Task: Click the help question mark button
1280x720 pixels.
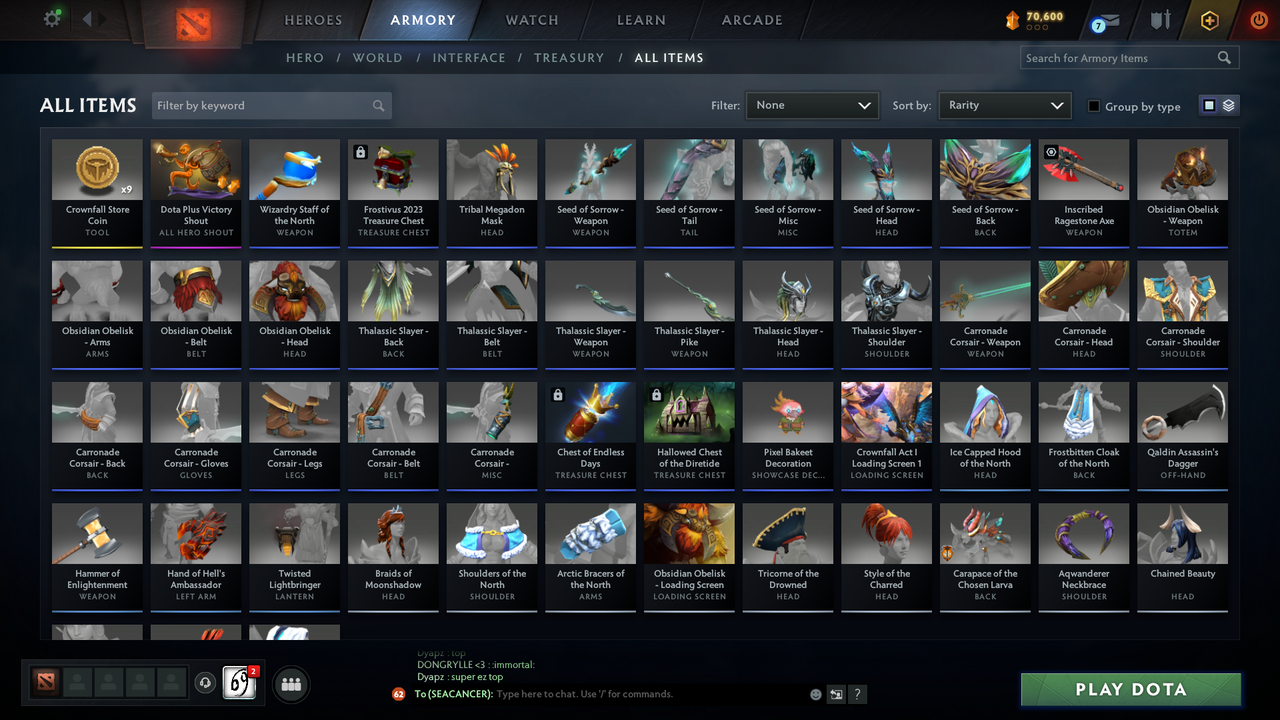Action: [x=858, y=693]
